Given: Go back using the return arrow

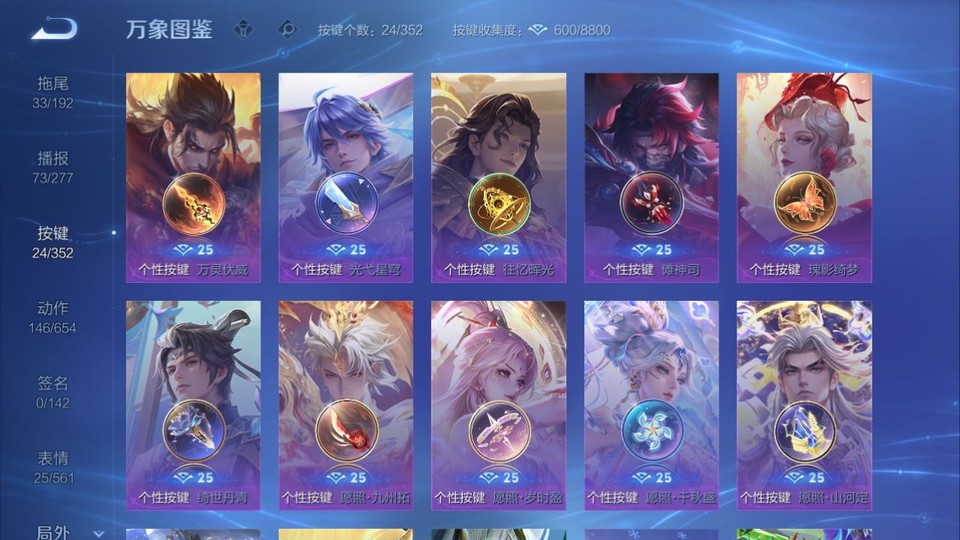Looking at the screenshot, I should pos(53,30).
